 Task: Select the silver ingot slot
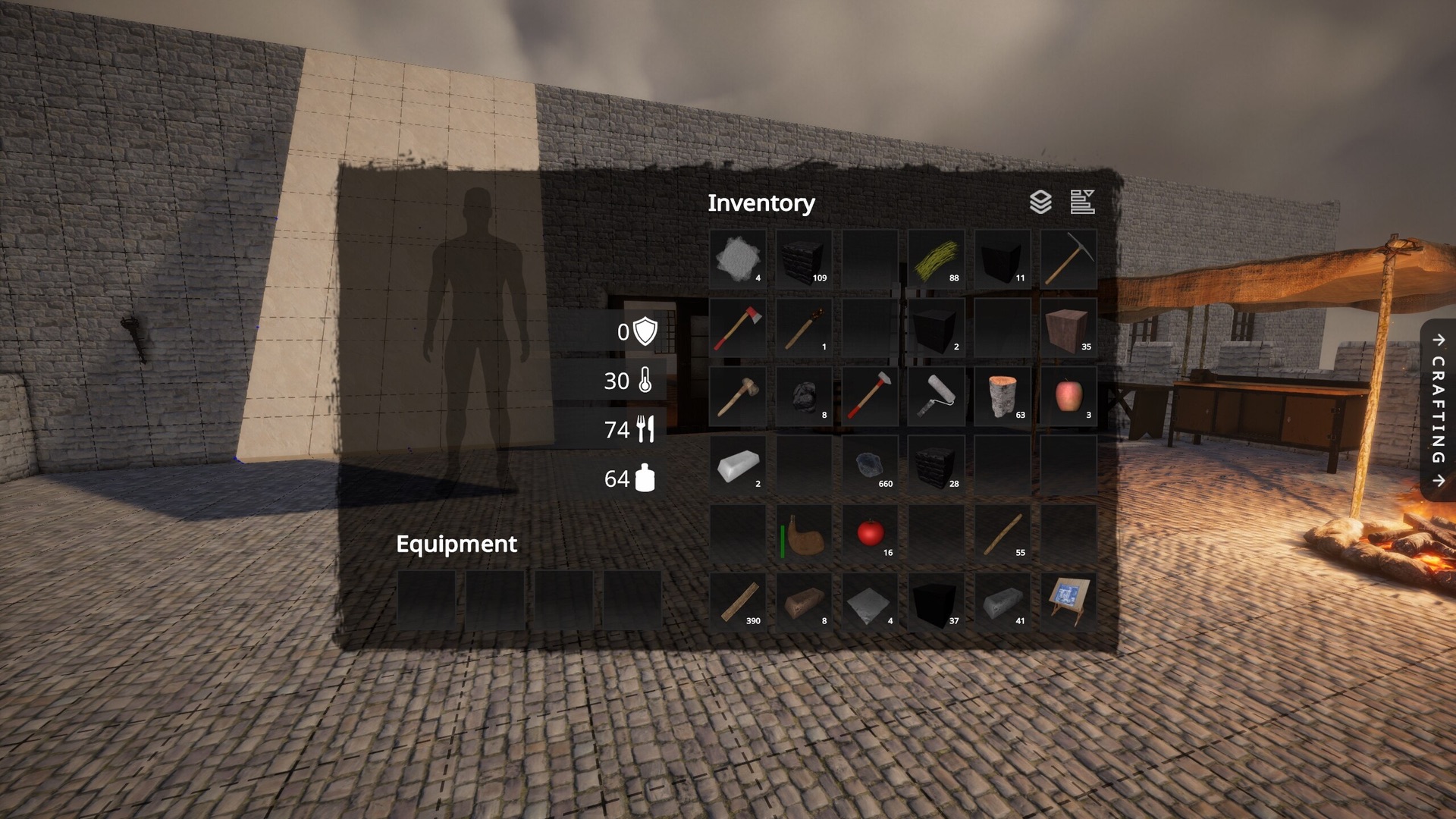click(x=737, y=464)
